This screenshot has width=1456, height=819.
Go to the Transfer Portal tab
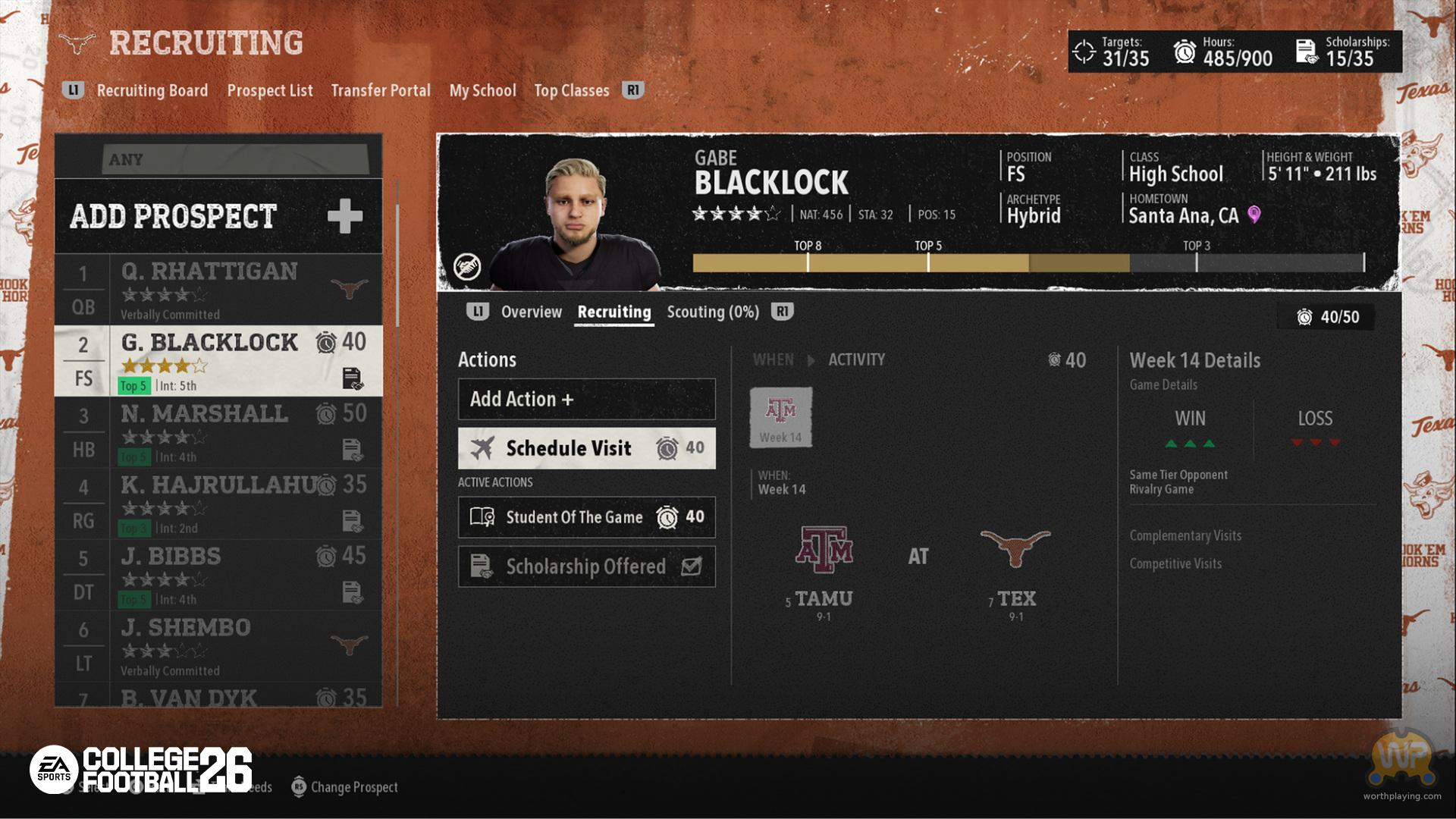coord(381,90)
